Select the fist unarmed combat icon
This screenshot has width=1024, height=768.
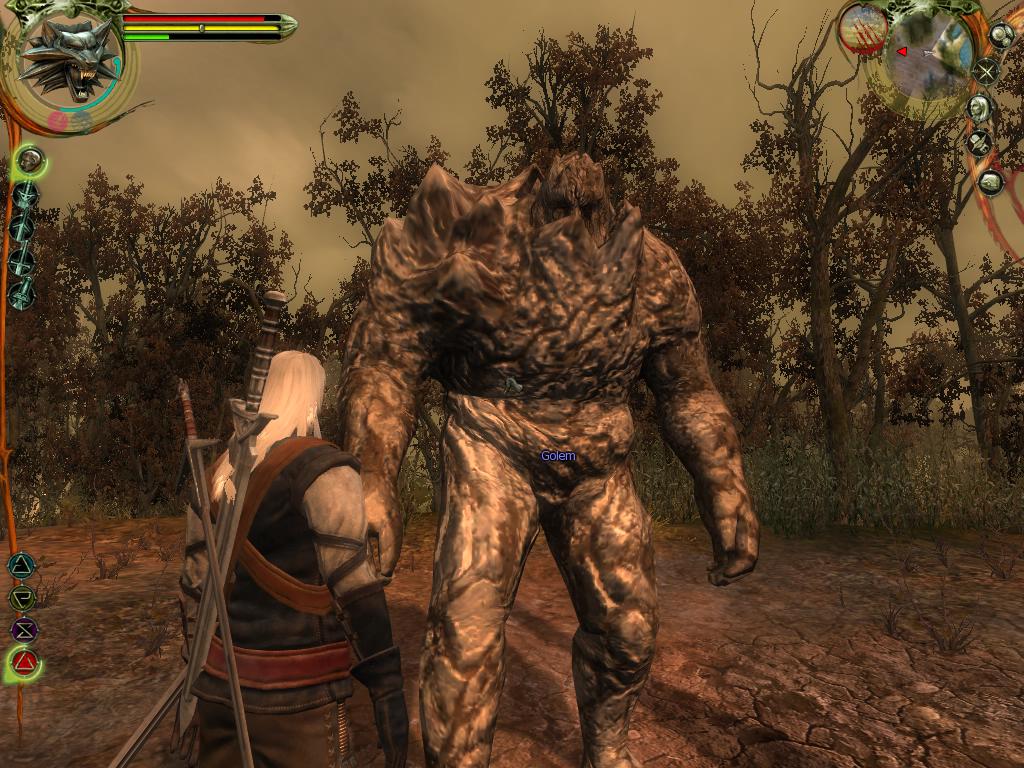click(30, 158)
